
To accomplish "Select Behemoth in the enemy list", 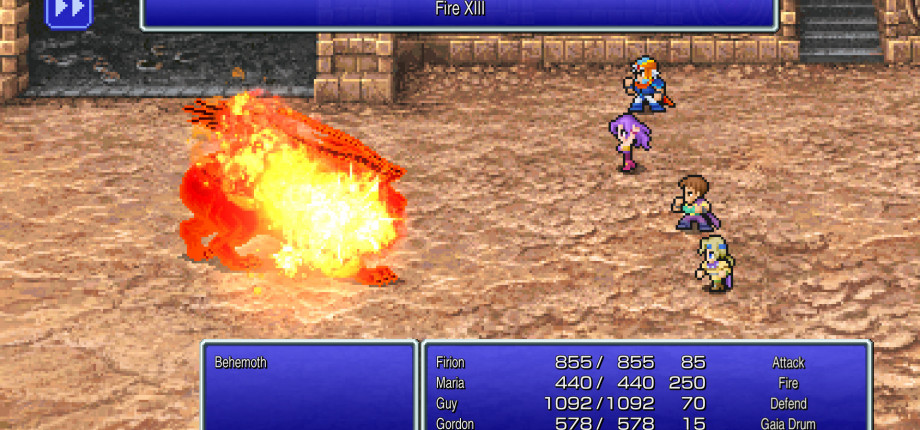I will click(x=241, y=363).
